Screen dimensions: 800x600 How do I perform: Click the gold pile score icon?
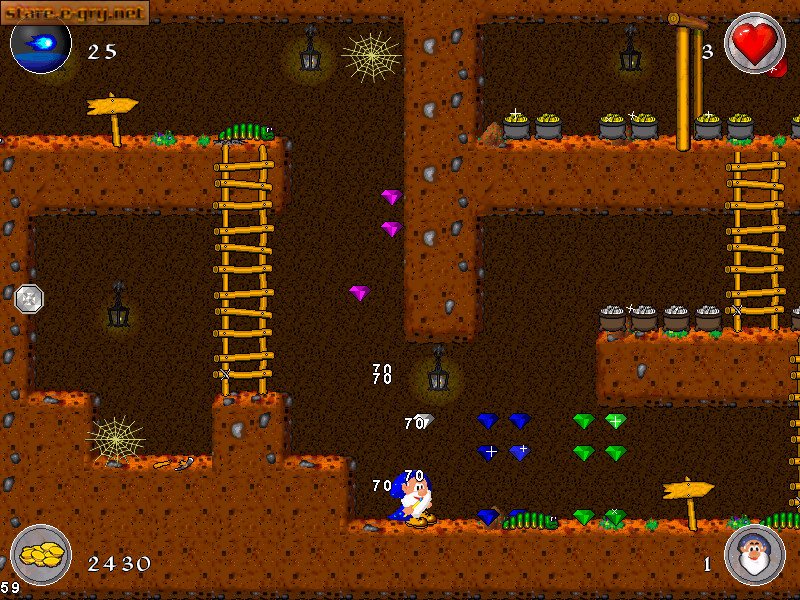pyautogui.click(x=41, y=555)
